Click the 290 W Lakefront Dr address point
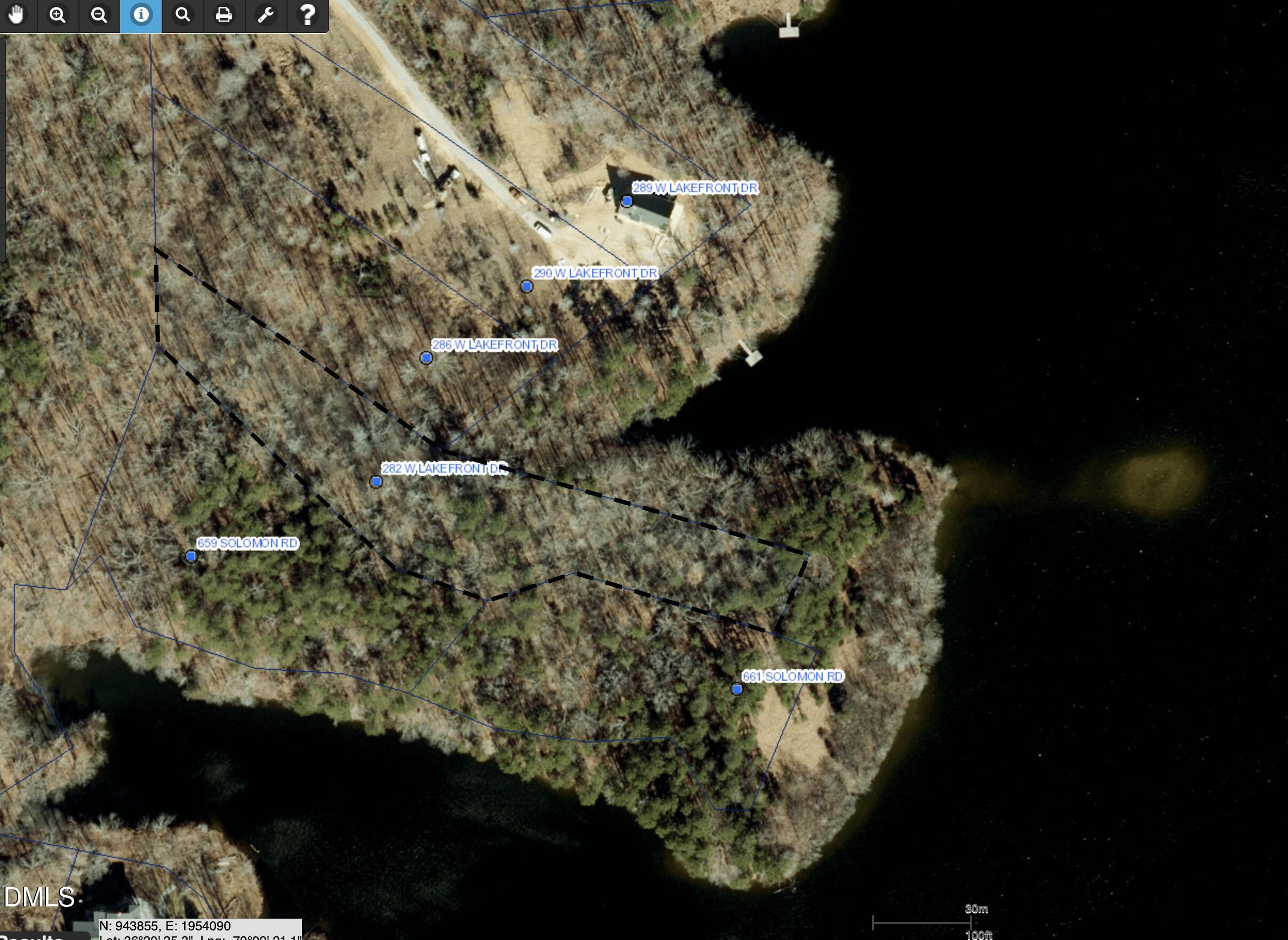Image resolution: width=1288 pixels, height=940 pixels. pyautogui.click(x=527, y=286)
